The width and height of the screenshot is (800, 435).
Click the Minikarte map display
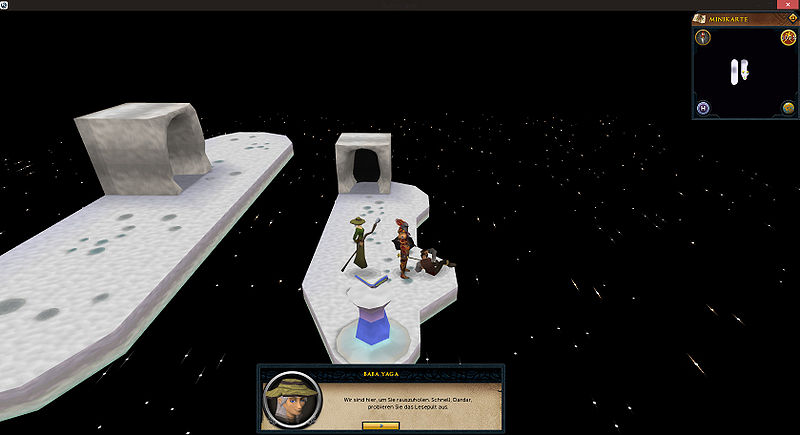[x=743, y=74]
